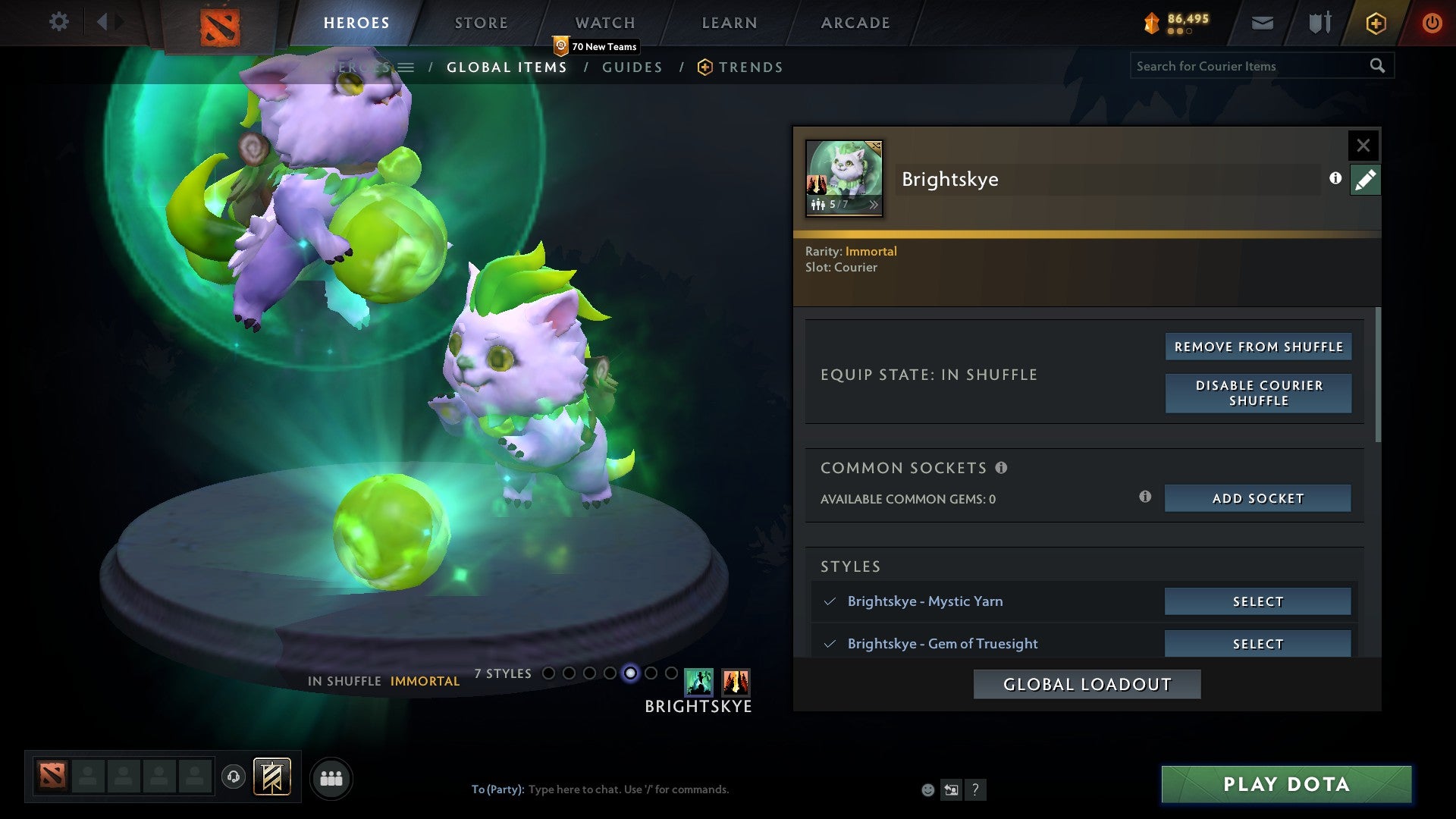Switch to the GUIDES tab
Image resolution: width=1456 pixels, height=819 pixels.
[632, 67]
